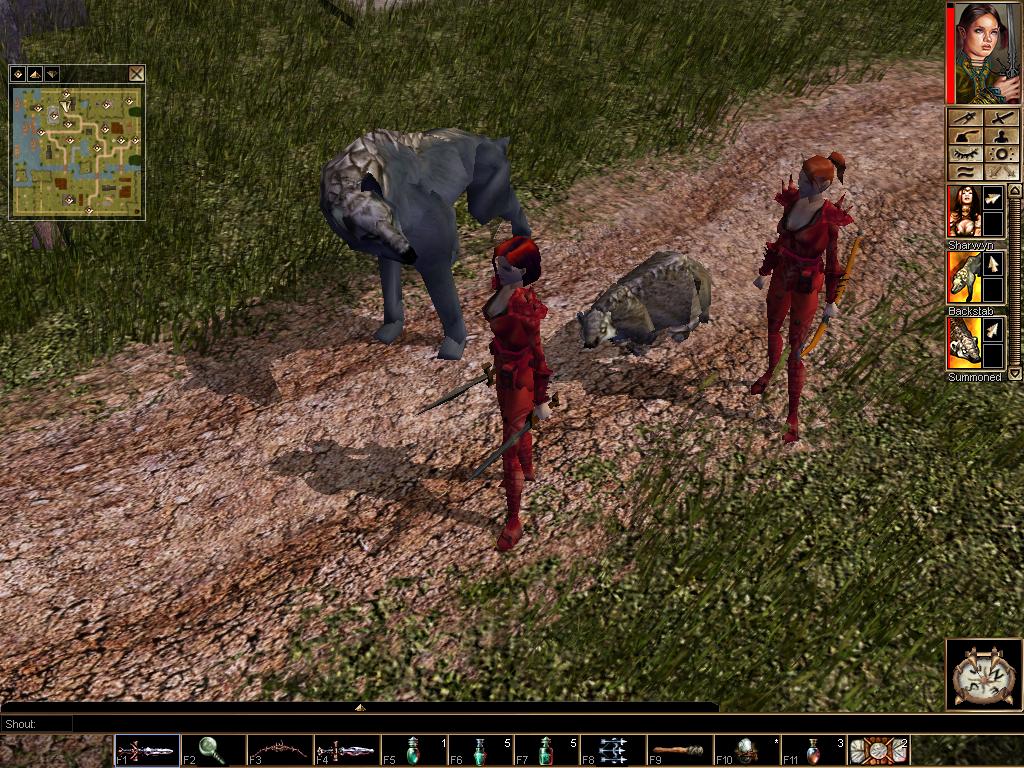Select the Summoned creature portrait

pyautogui.click(x=964, y=343)
